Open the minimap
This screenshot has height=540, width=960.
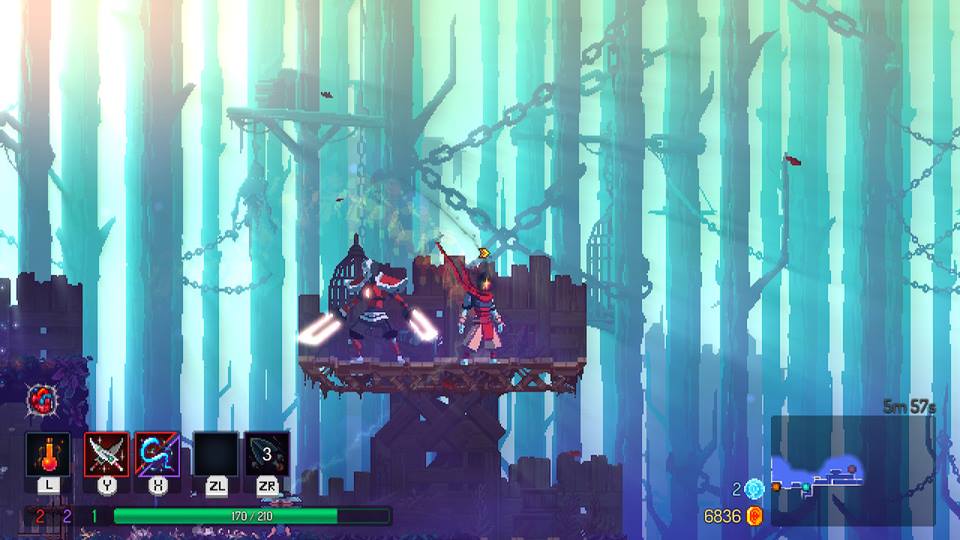tap(852, 470)
